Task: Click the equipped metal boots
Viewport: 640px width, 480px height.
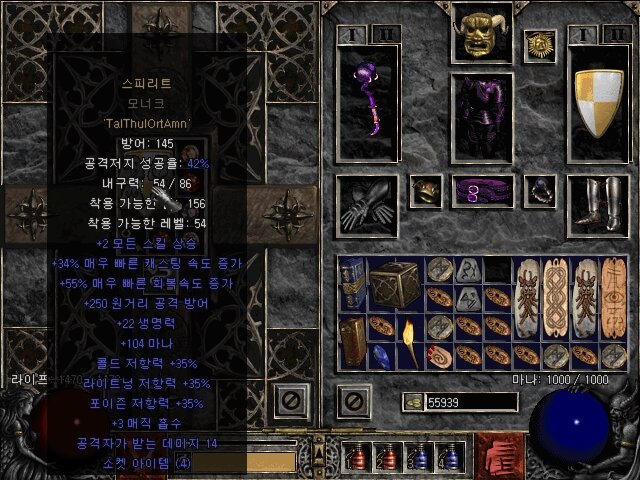Action: (x=598, y=204)
